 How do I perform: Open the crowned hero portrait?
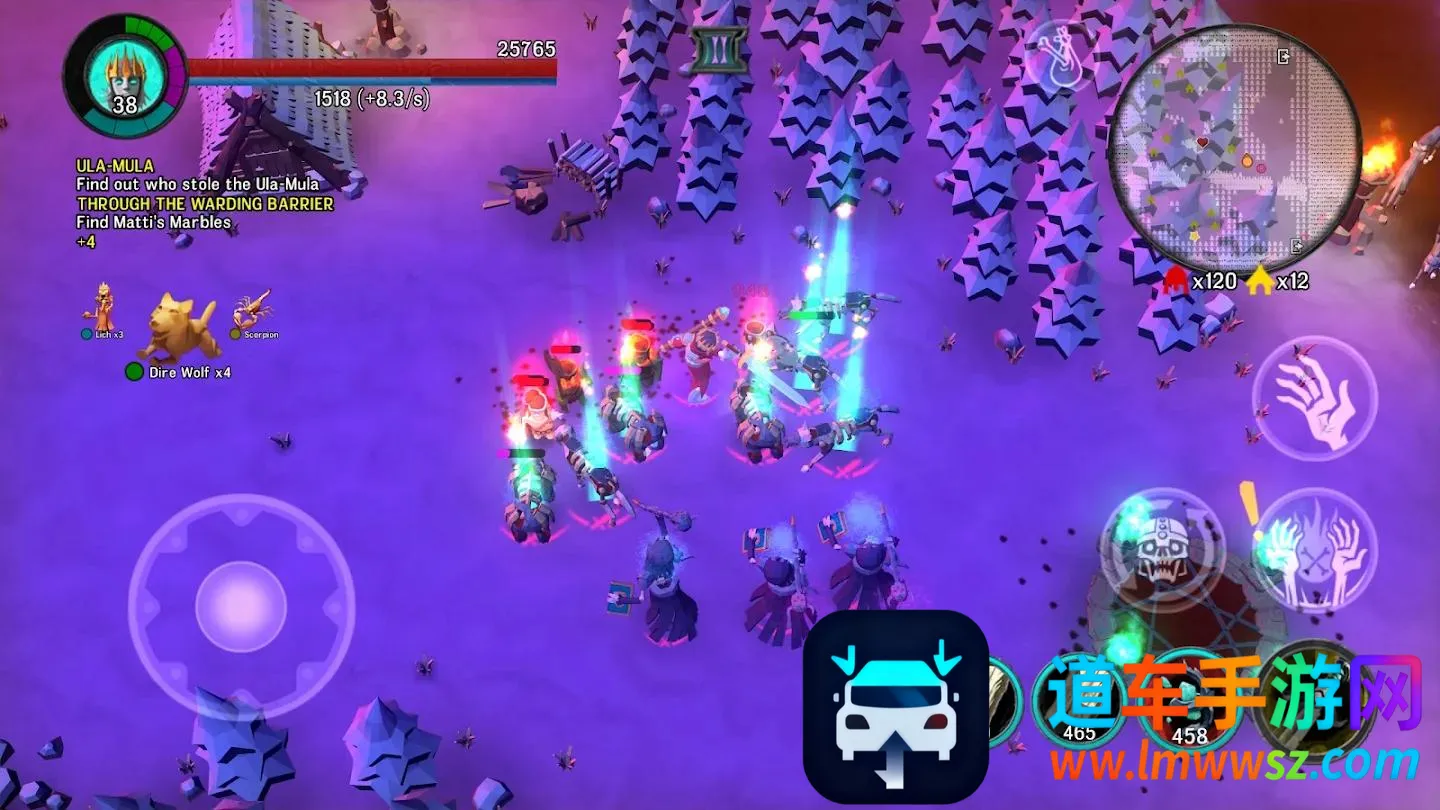tap(124, 76)
